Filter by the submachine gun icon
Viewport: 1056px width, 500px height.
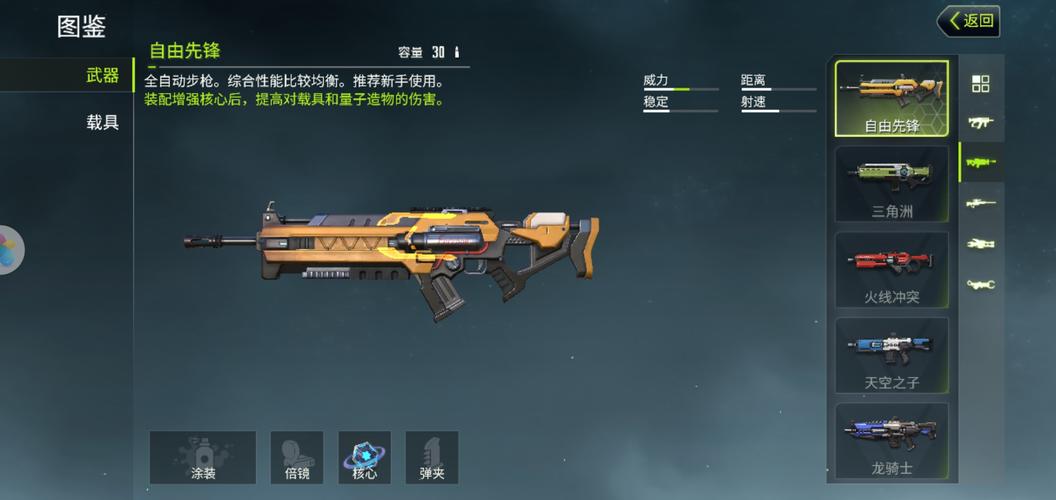click(980, 123)
